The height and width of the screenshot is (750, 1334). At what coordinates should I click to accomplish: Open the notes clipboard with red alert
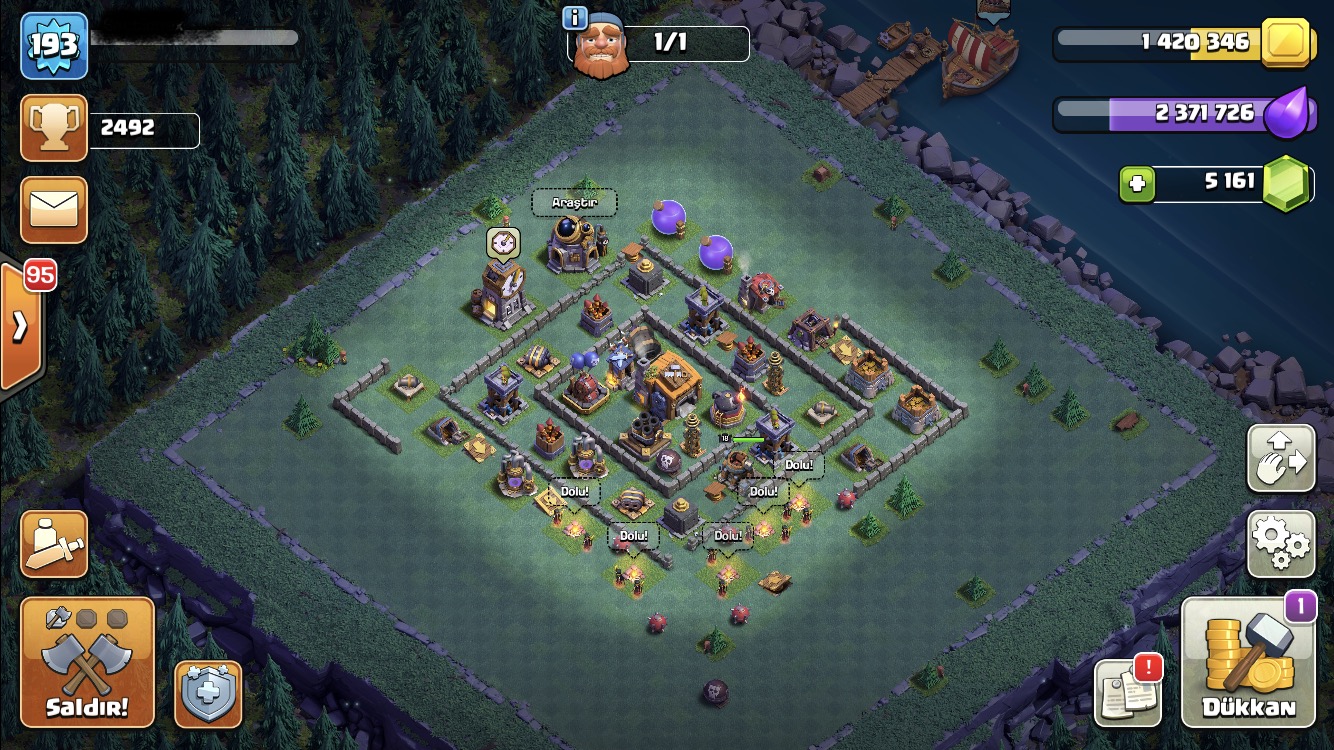point(1128,691)
